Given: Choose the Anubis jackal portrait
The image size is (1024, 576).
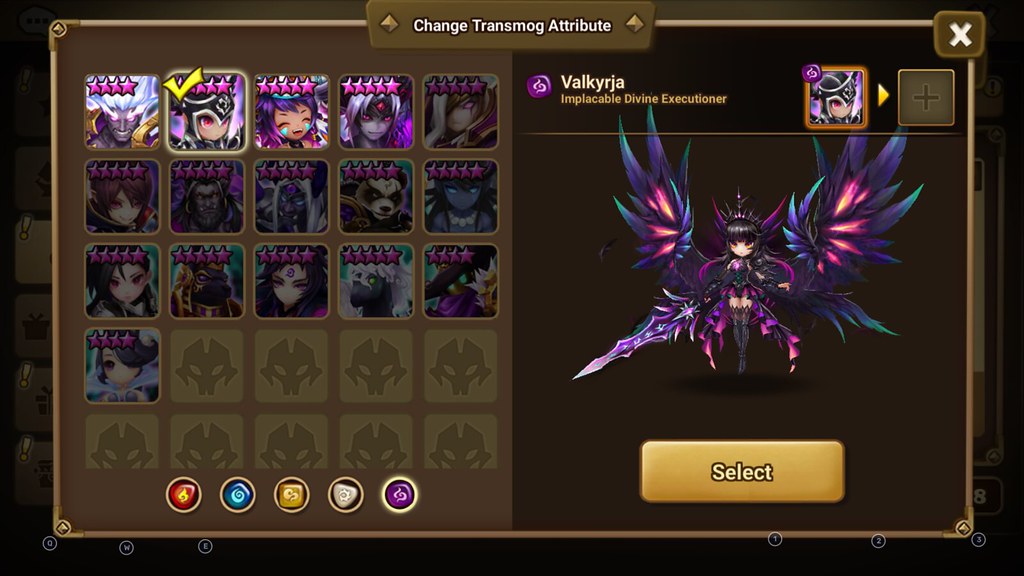Looking at the screenshot, I should tap(207, 282).
